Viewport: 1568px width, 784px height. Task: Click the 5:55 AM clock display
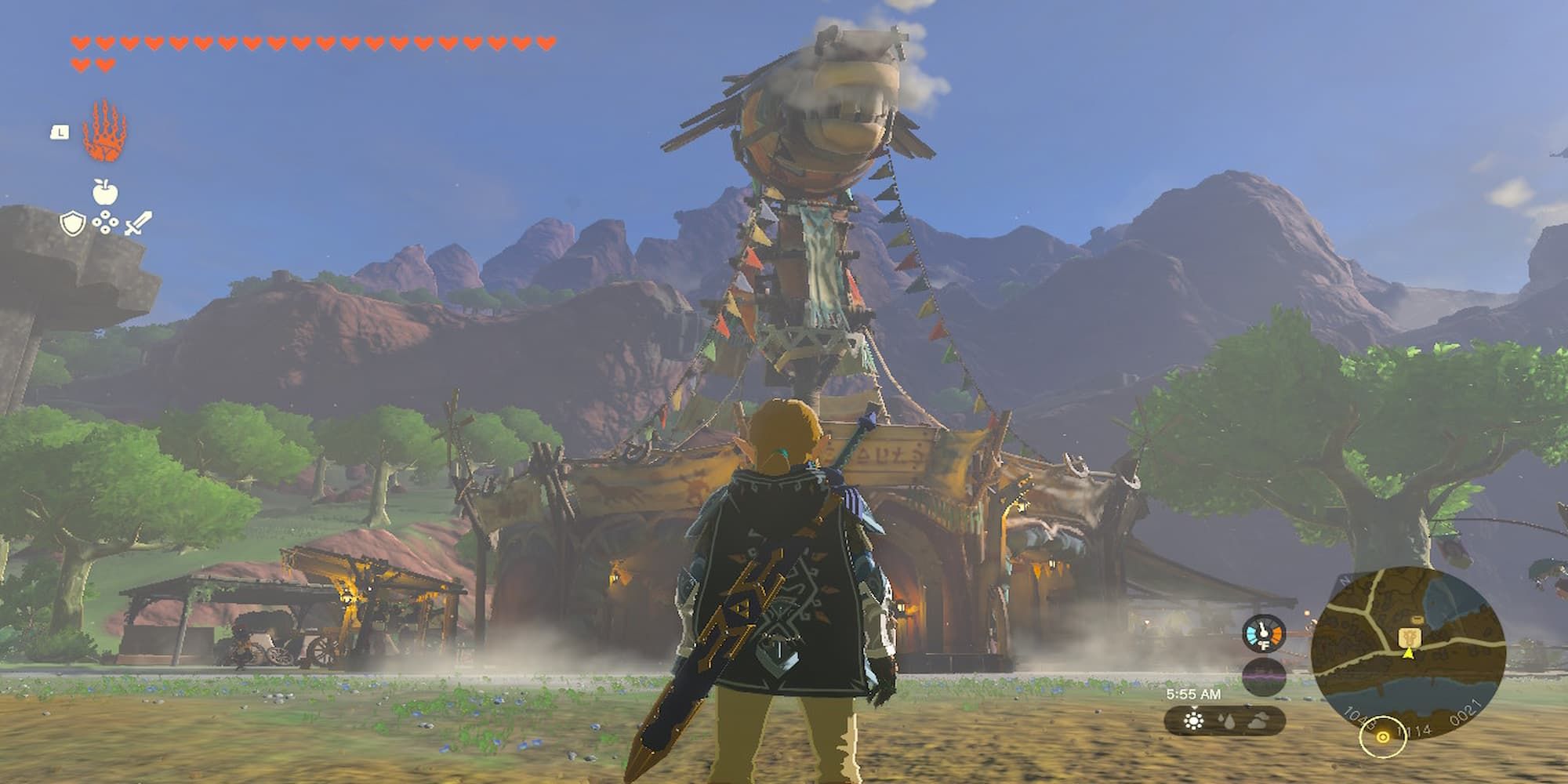tap(1195, 694)
